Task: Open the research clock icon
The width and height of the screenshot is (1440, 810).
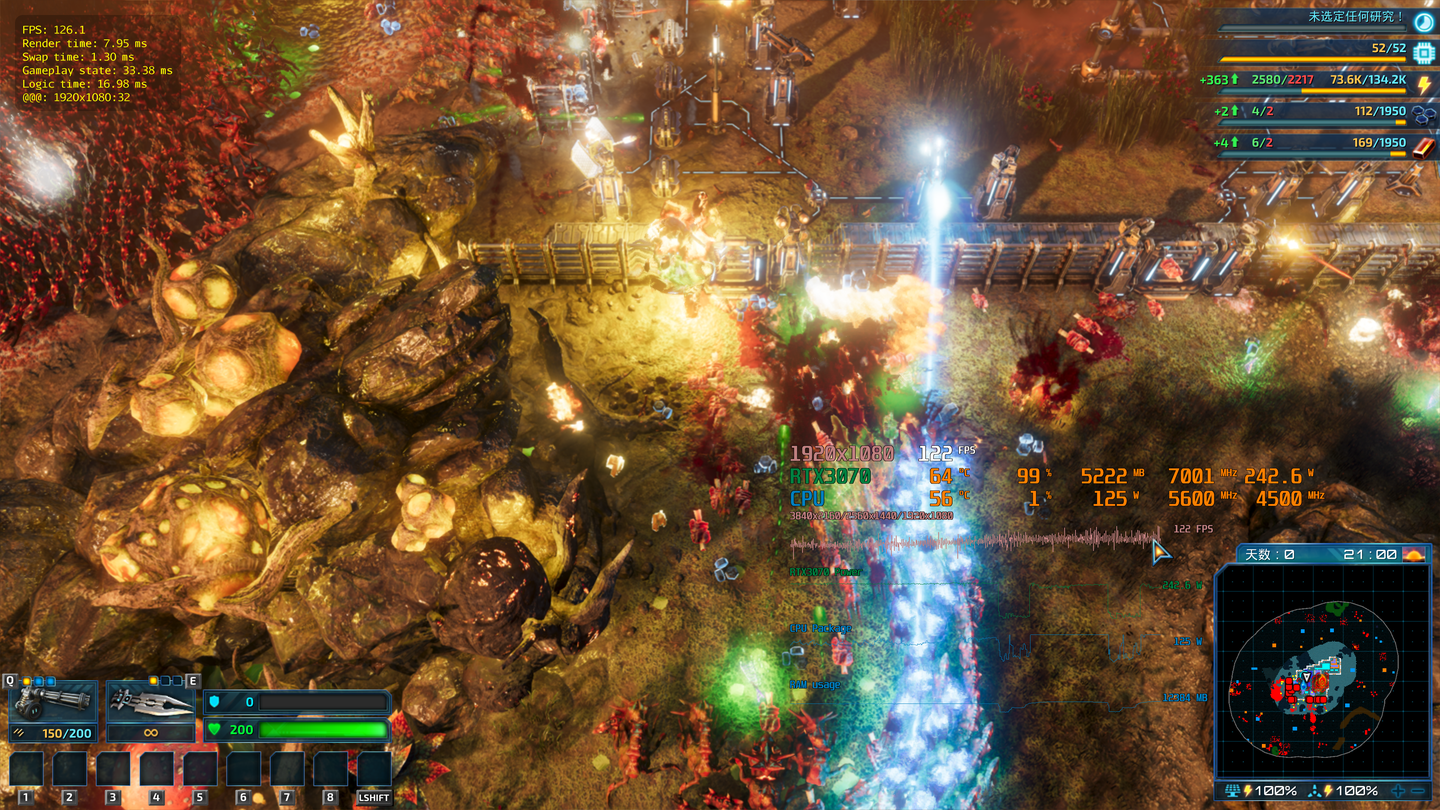Action: [x=1423, y=21]
